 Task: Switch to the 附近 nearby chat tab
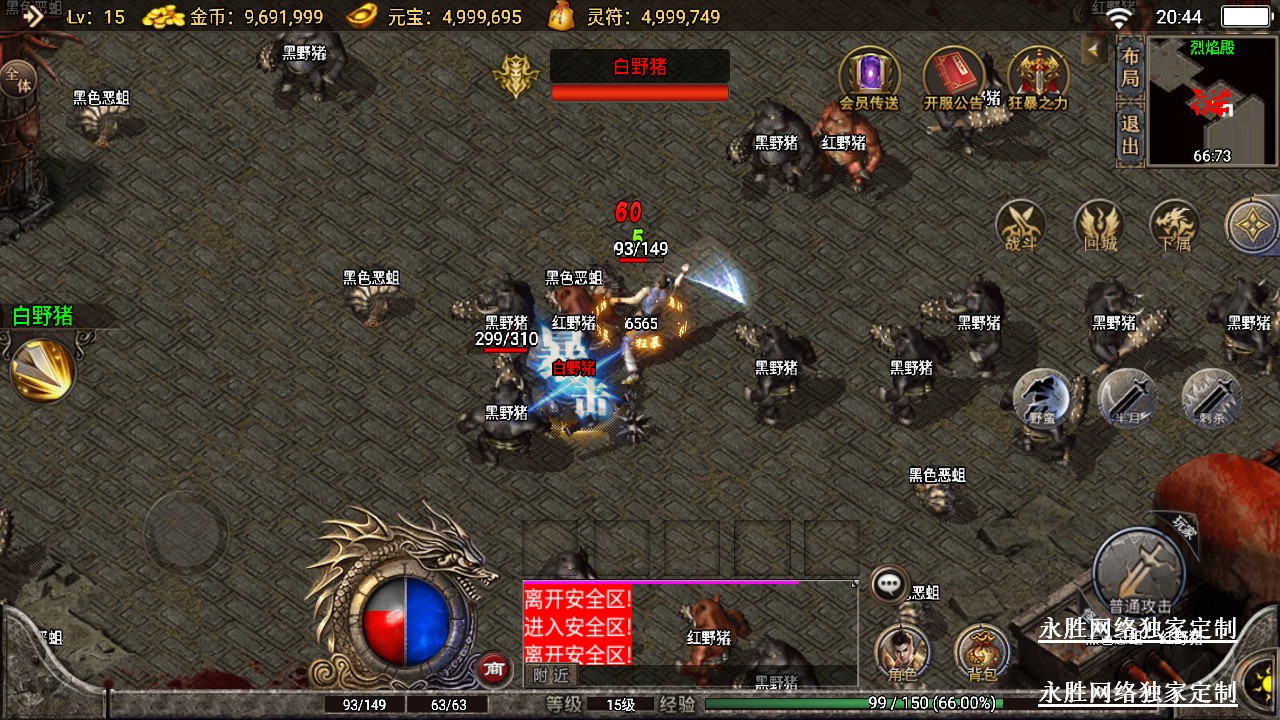[x=550, y=675]
